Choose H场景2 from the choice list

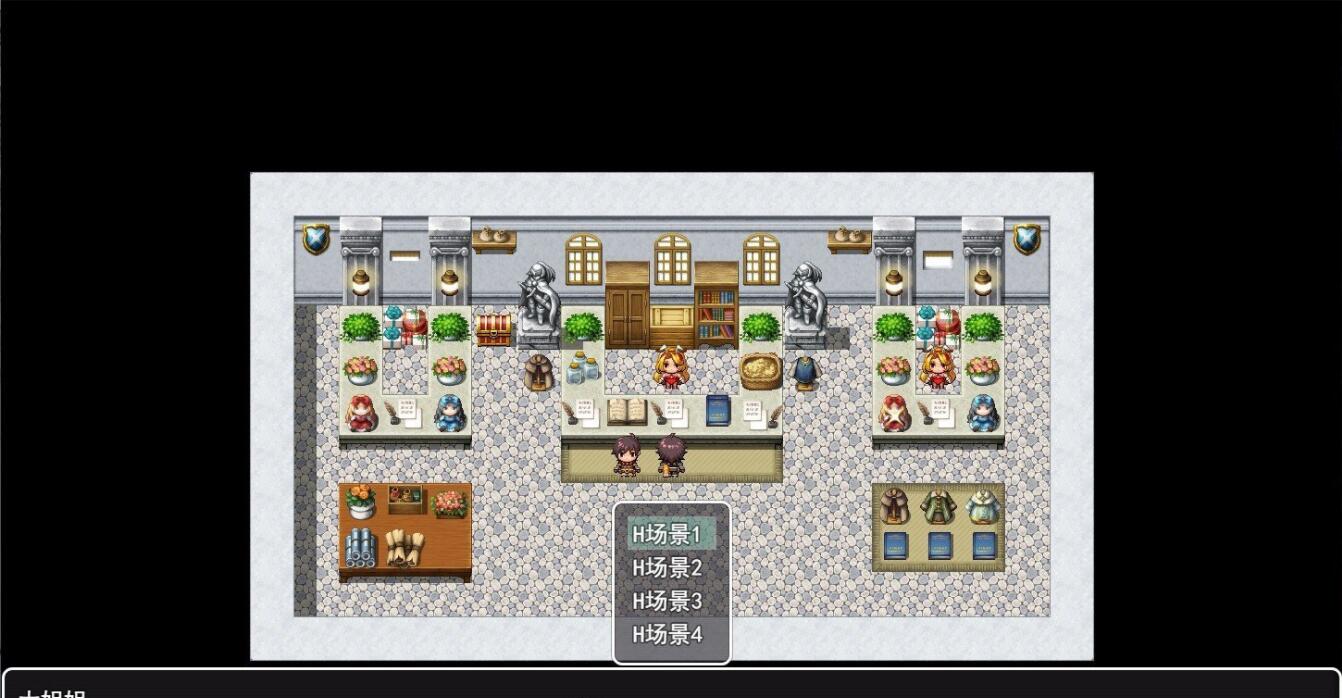(x=667, y=568)
